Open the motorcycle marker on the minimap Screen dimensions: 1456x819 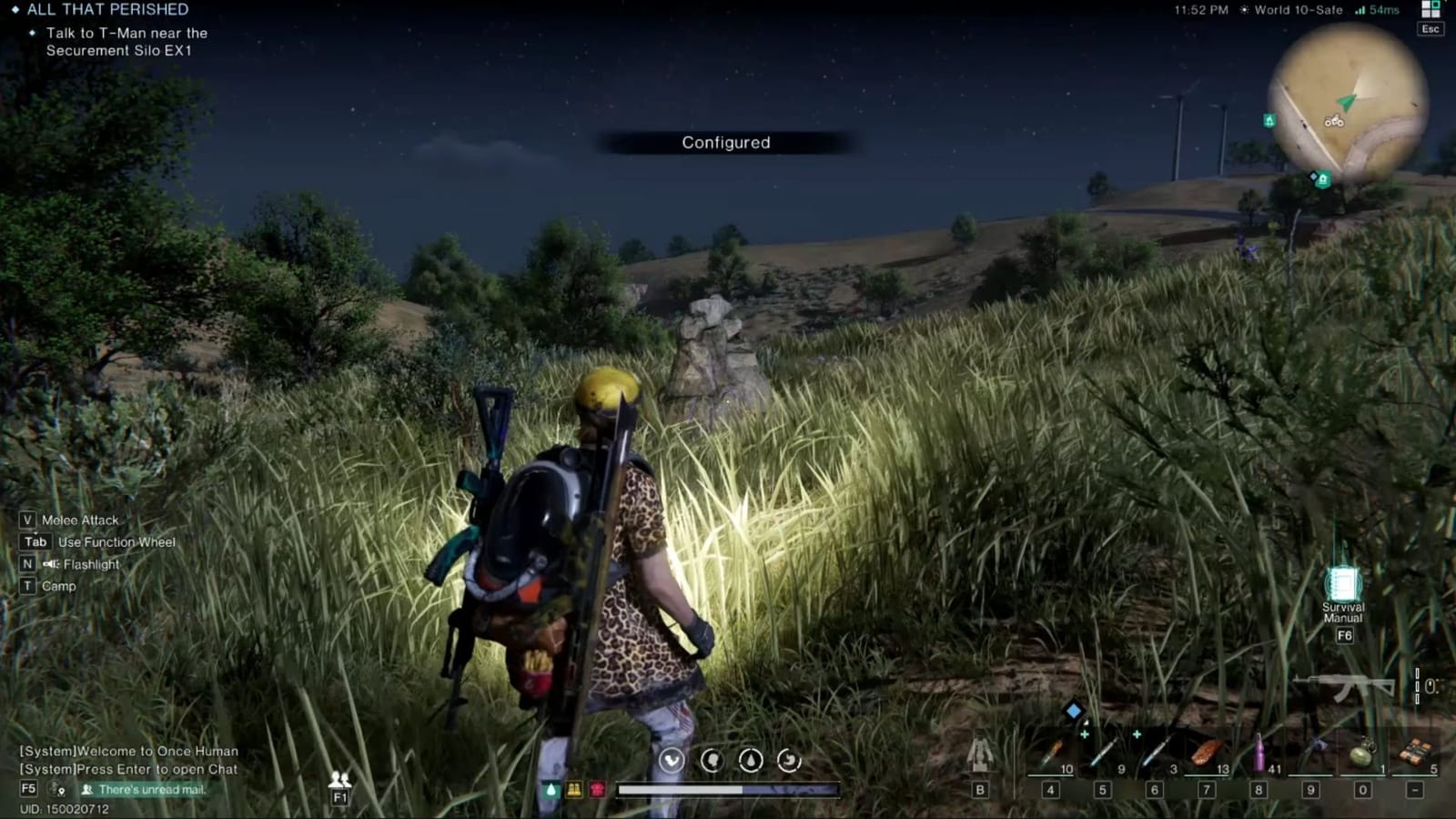(1334, 118)
